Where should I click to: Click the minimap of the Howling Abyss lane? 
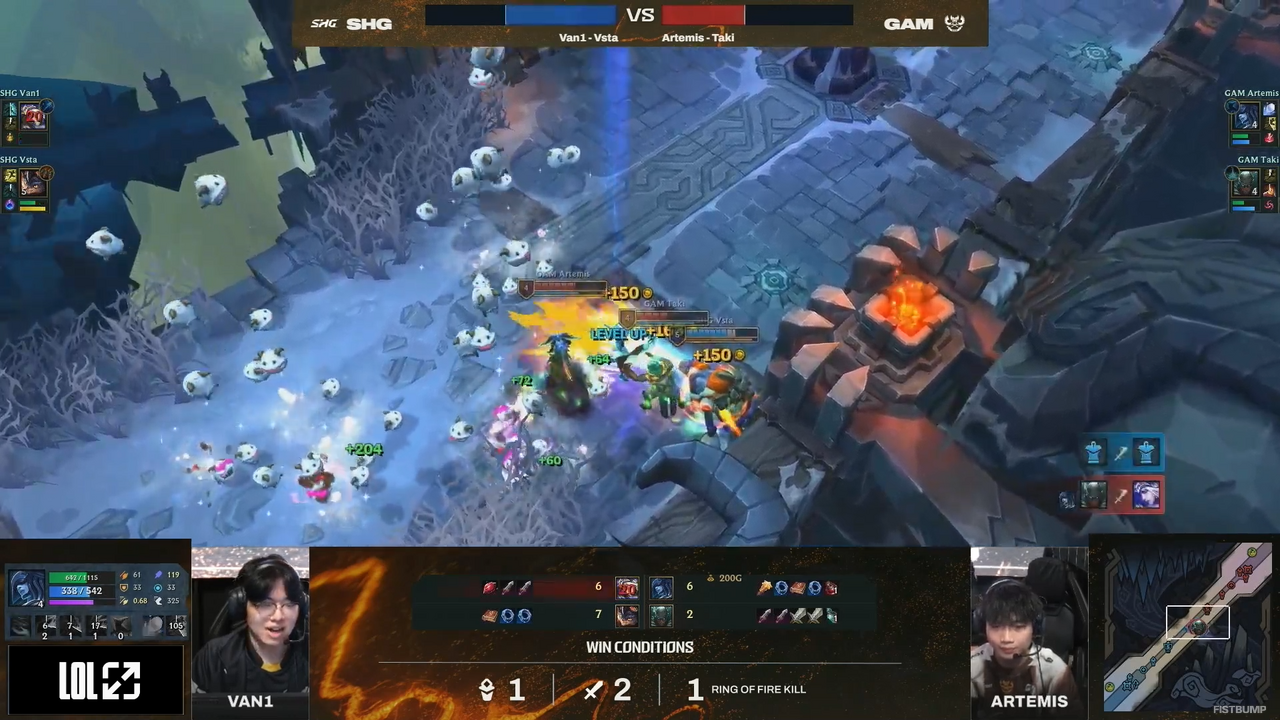point(1186,627)
